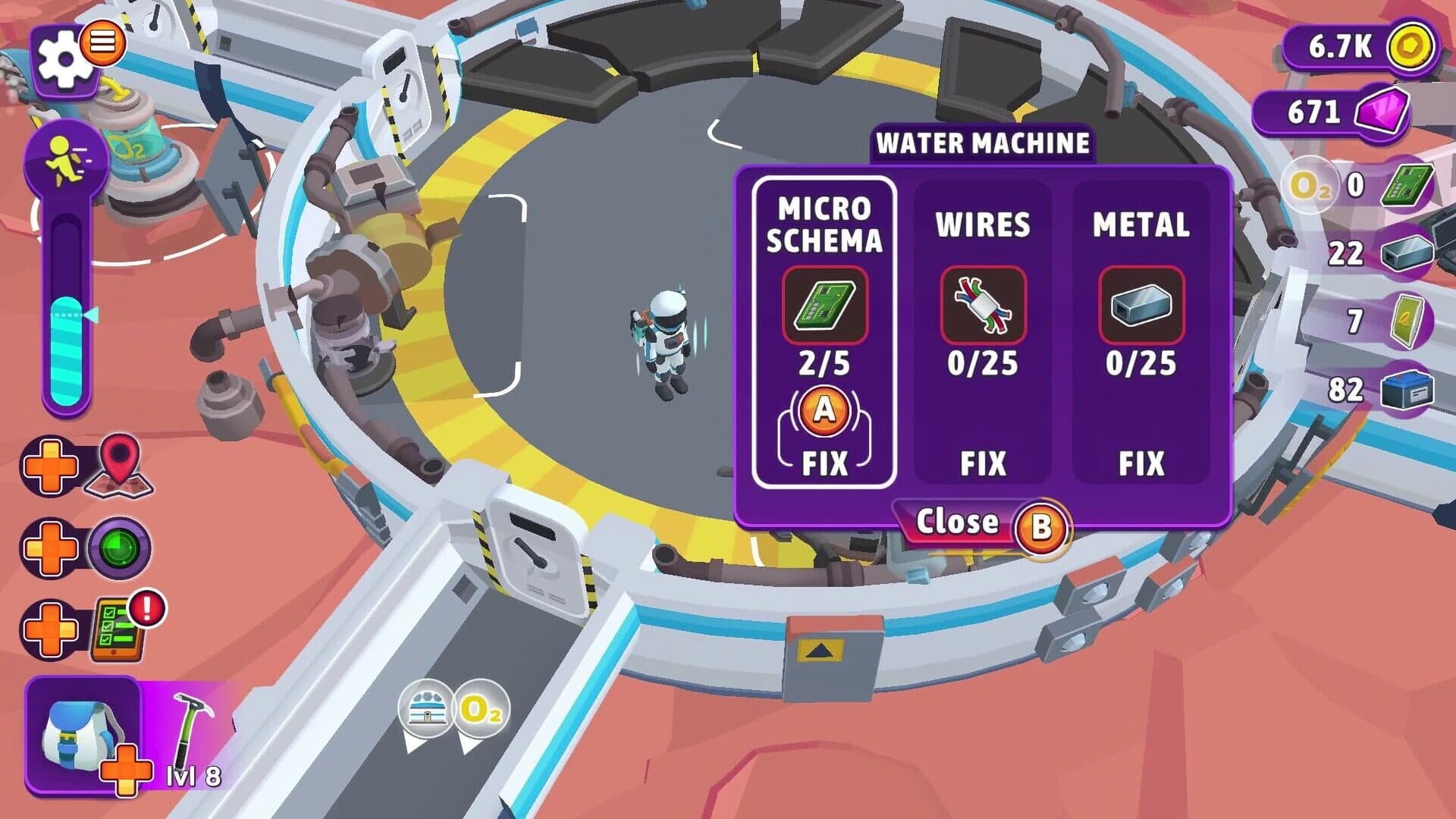Open the task checklist with alert
The image size is (1456, 819).
point(119,630)
